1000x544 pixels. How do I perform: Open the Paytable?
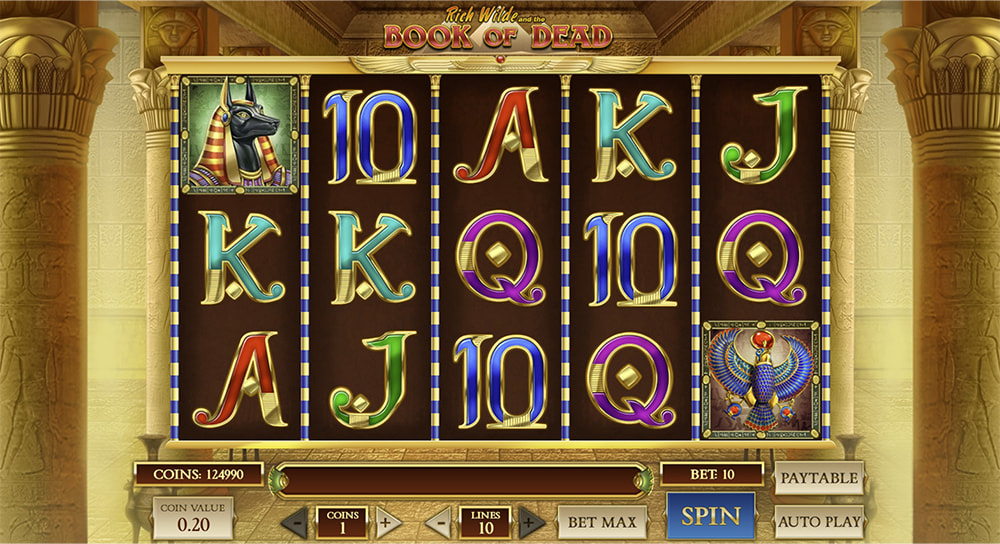[818, 478]
